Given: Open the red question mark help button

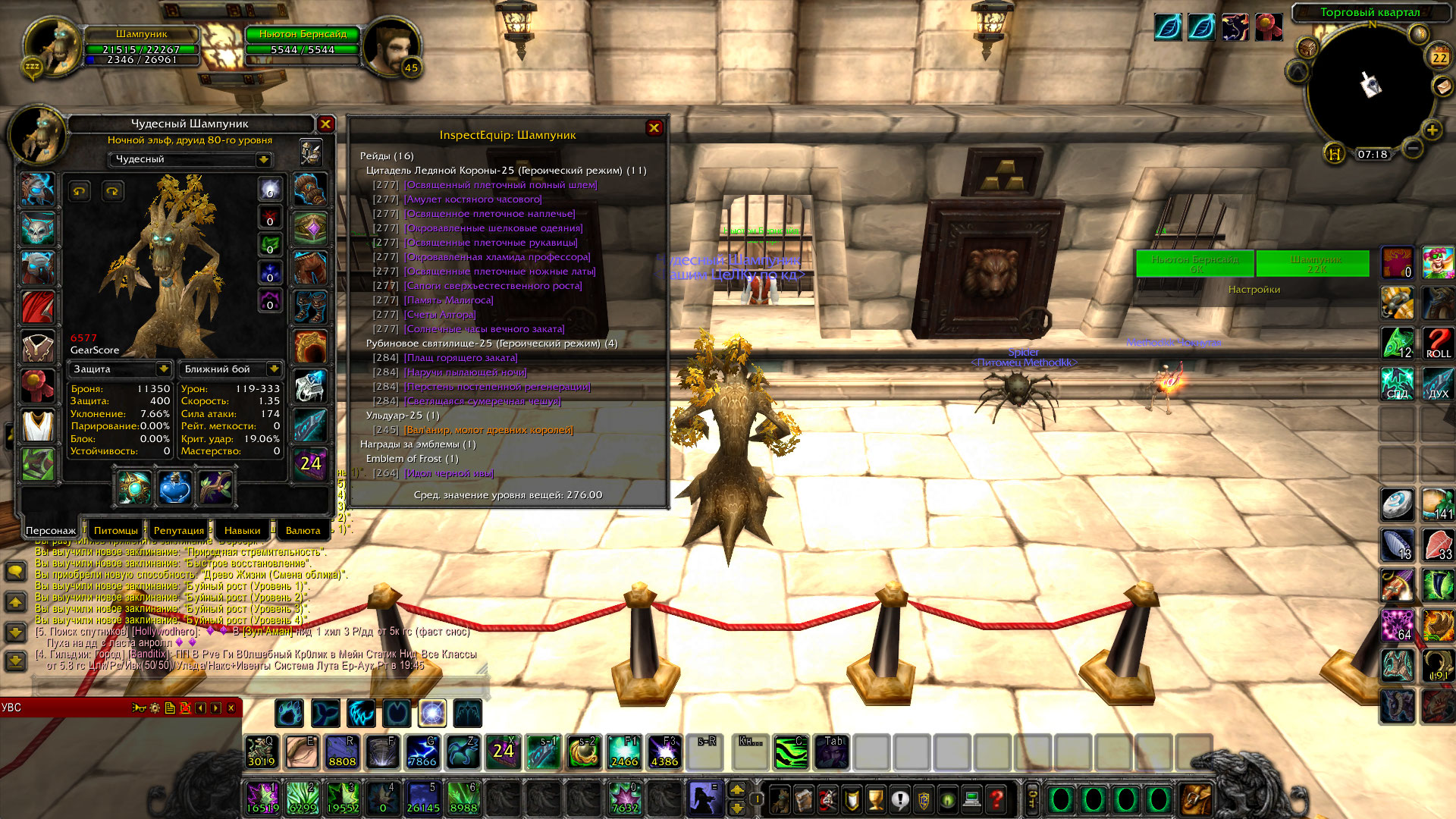Looking at the screenshot, I should coord(996,799).
